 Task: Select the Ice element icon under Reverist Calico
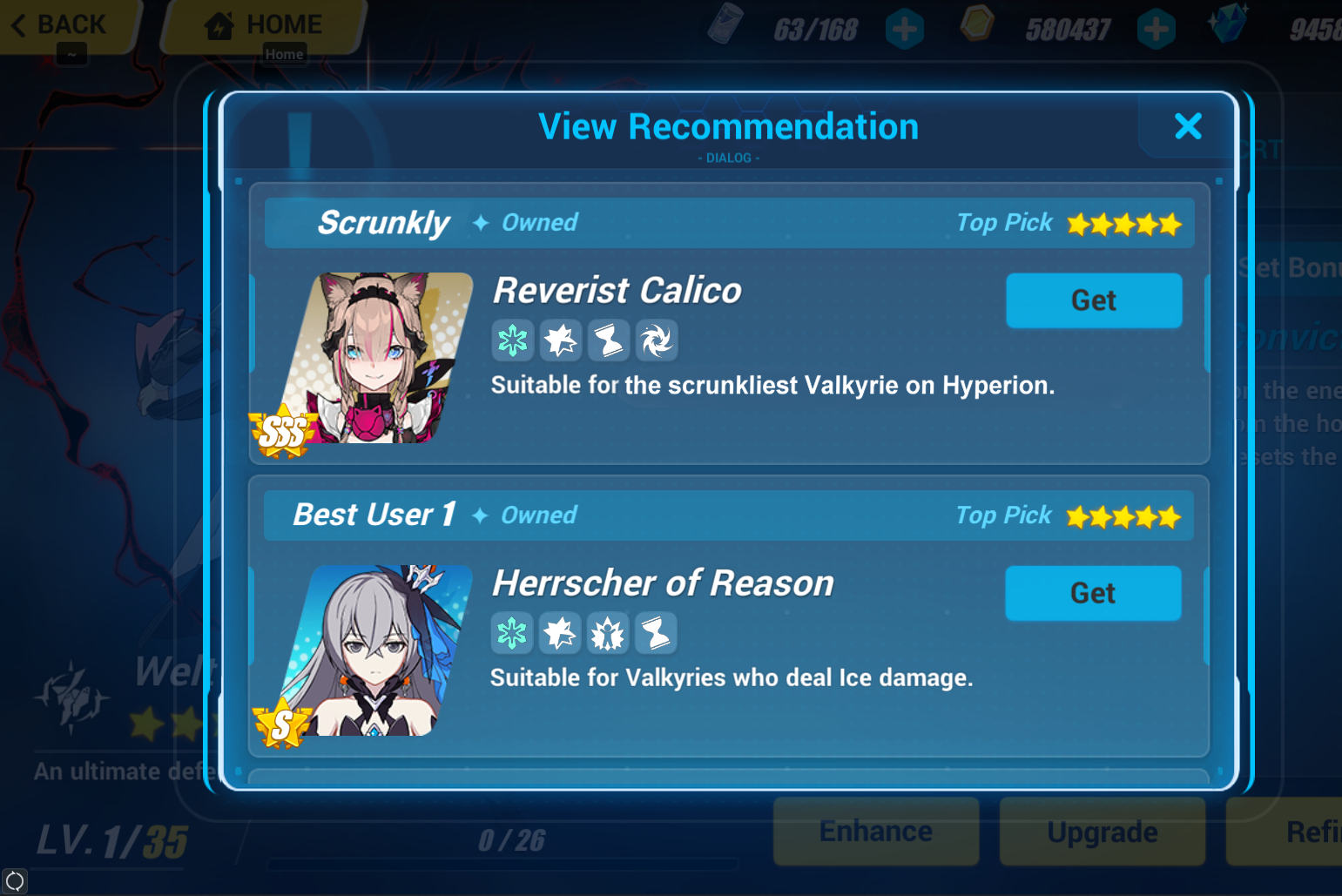coord(513,340)
